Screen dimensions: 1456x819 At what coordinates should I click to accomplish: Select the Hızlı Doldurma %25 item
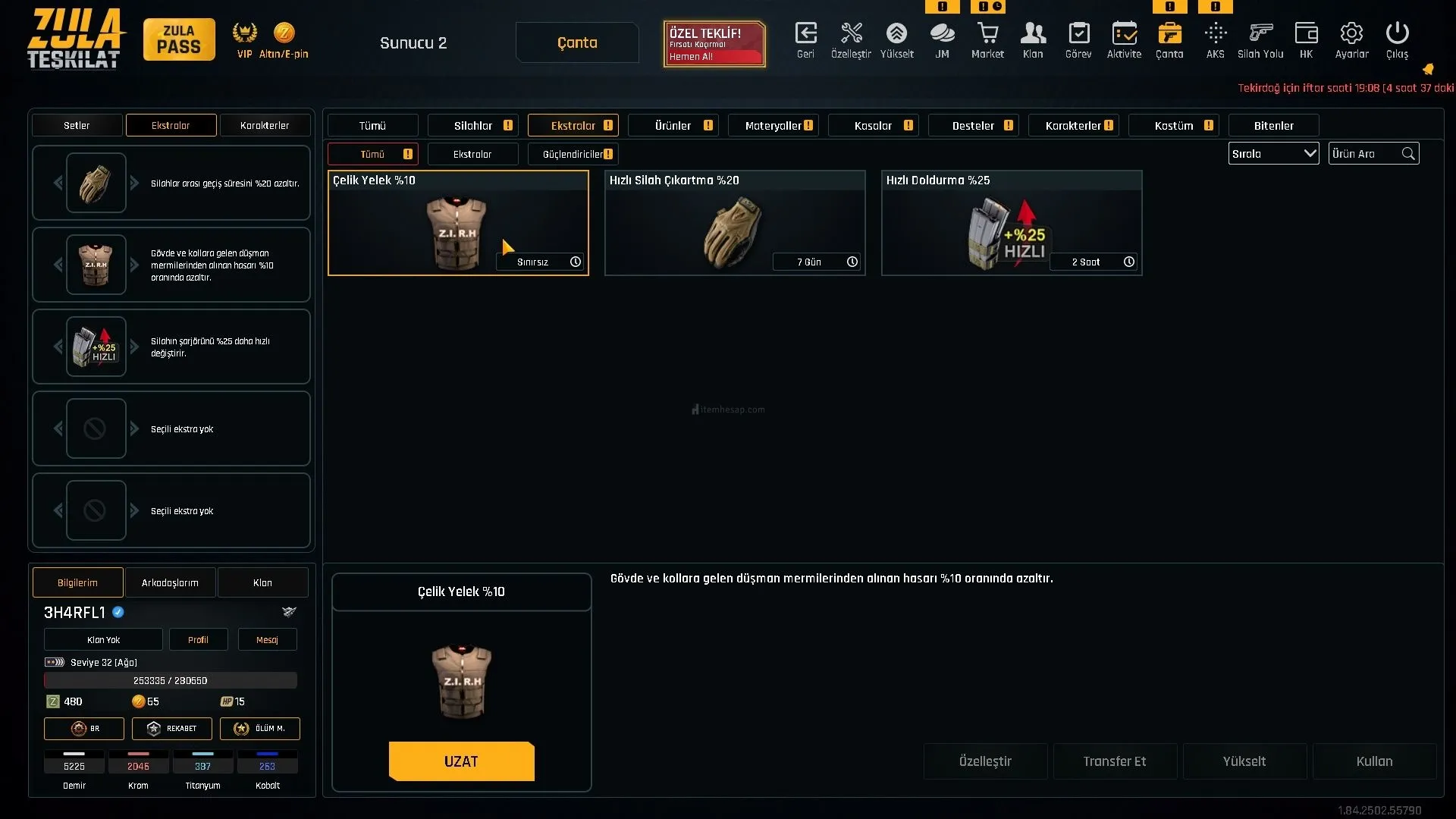point(1011,223)
